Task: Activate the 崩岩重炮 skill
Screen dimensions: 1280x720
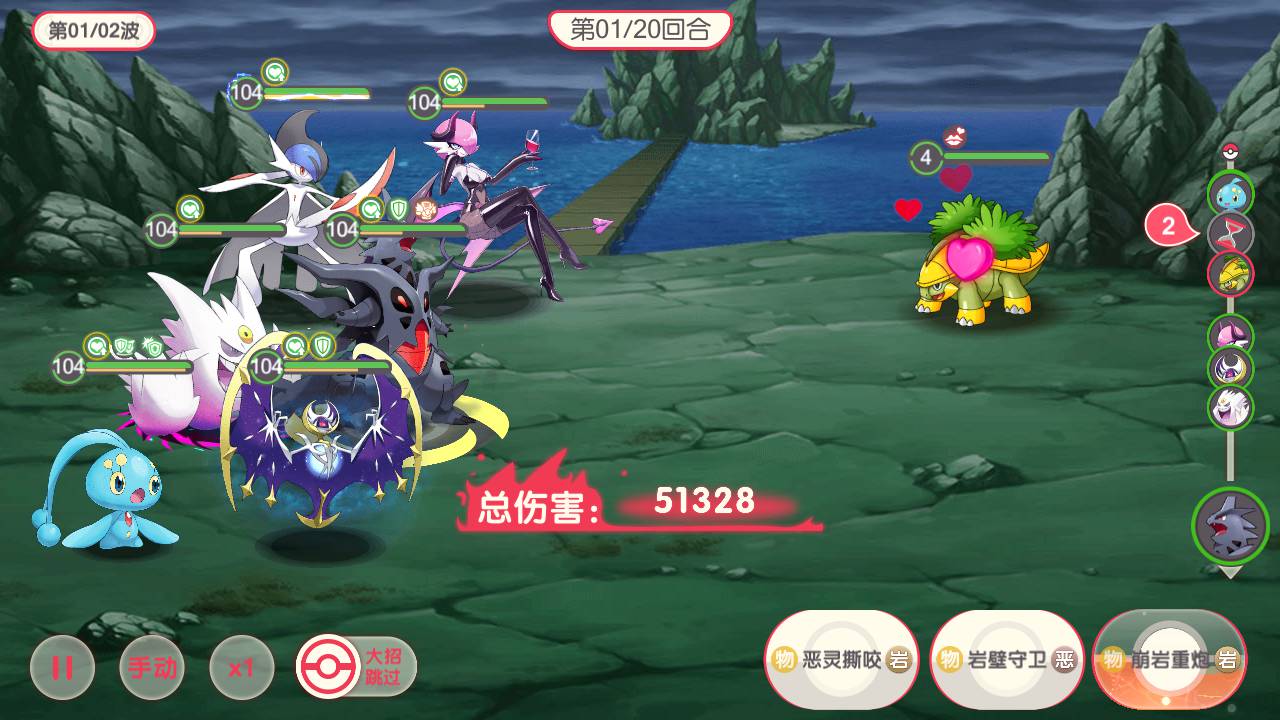Action: tap(1169, 659)
